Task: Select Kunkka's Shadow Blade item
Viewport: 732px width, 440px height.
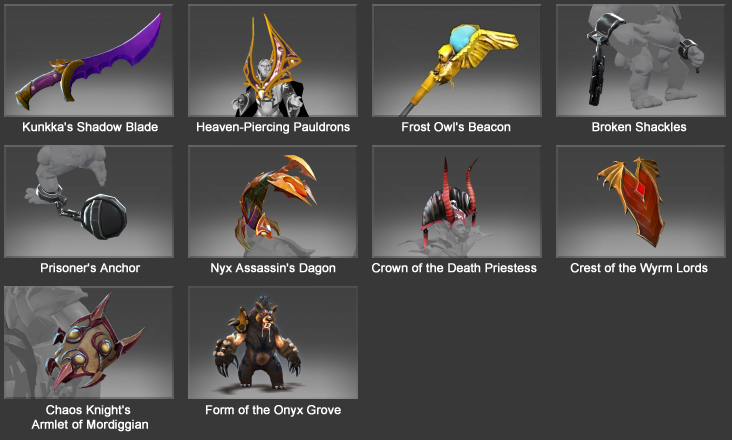Action: (x=90, y=60)
